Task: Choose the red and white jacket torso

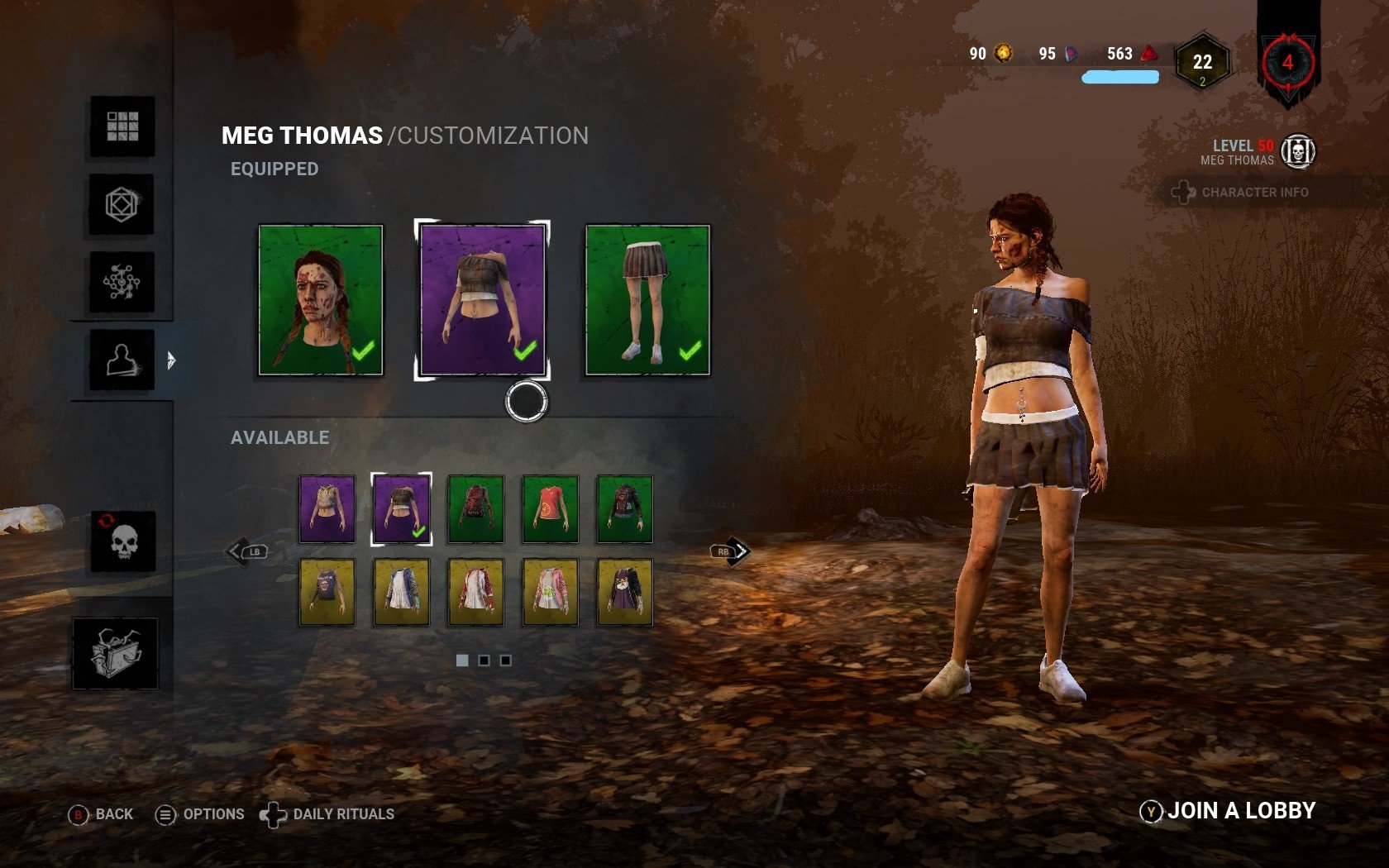Action: 475,592
